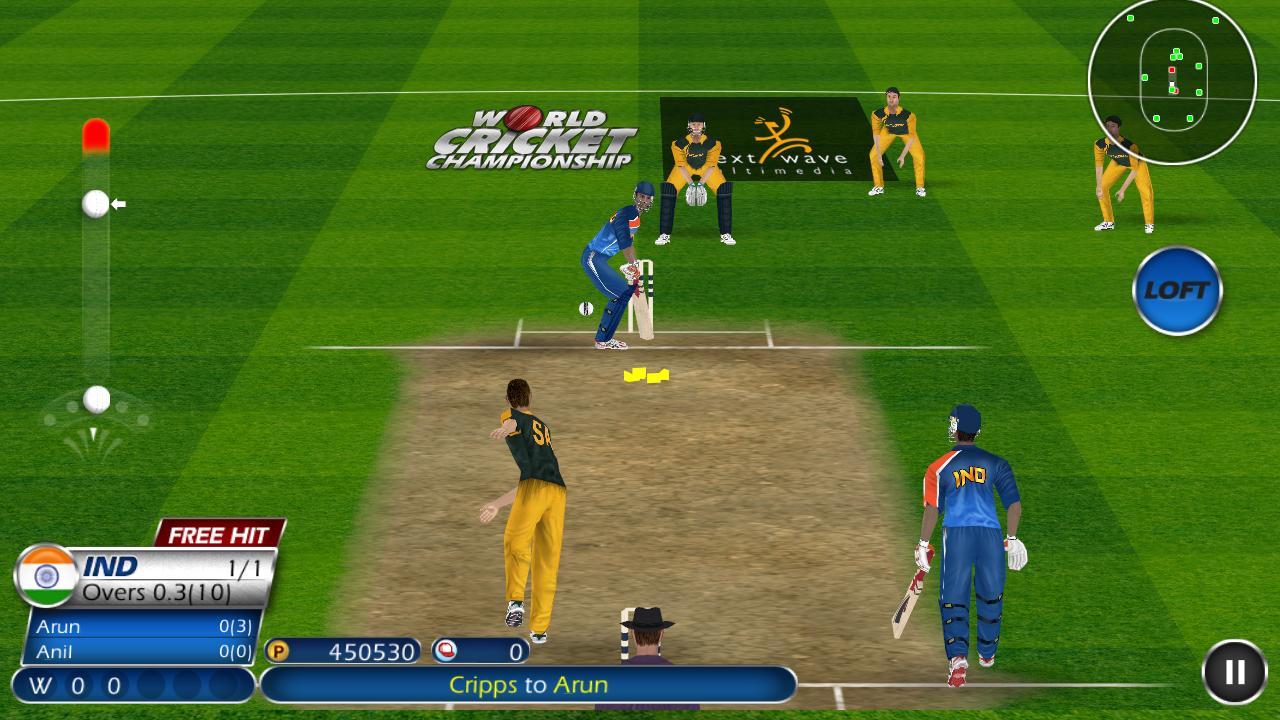Select the red ball delivery icon
Screen dimensions: 1280x720
(x=447, y=650)
